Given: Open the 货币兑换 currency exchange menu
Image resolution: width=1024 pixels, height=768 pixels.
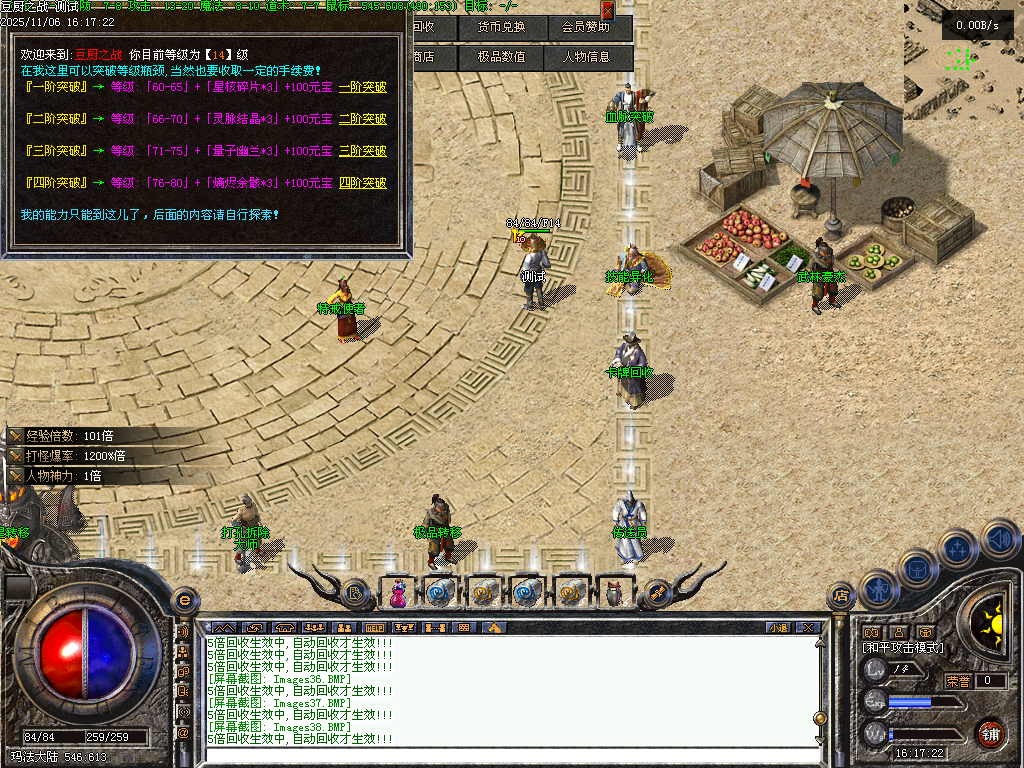Looking at the screenshot, I should 501,27.
